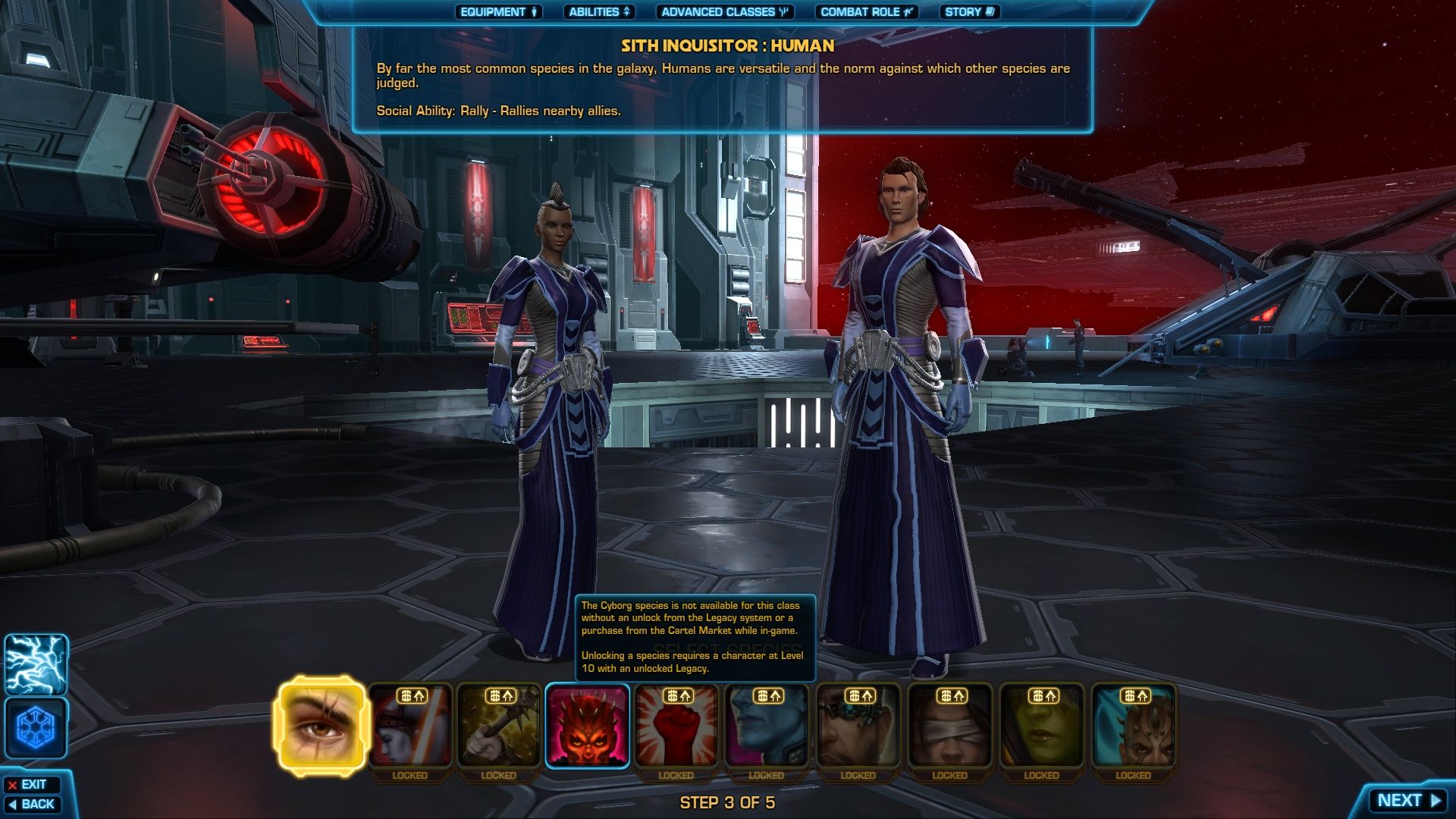
Task: Open the Equipment info tab
Action: pyautogui.click(x=498, y=12)
